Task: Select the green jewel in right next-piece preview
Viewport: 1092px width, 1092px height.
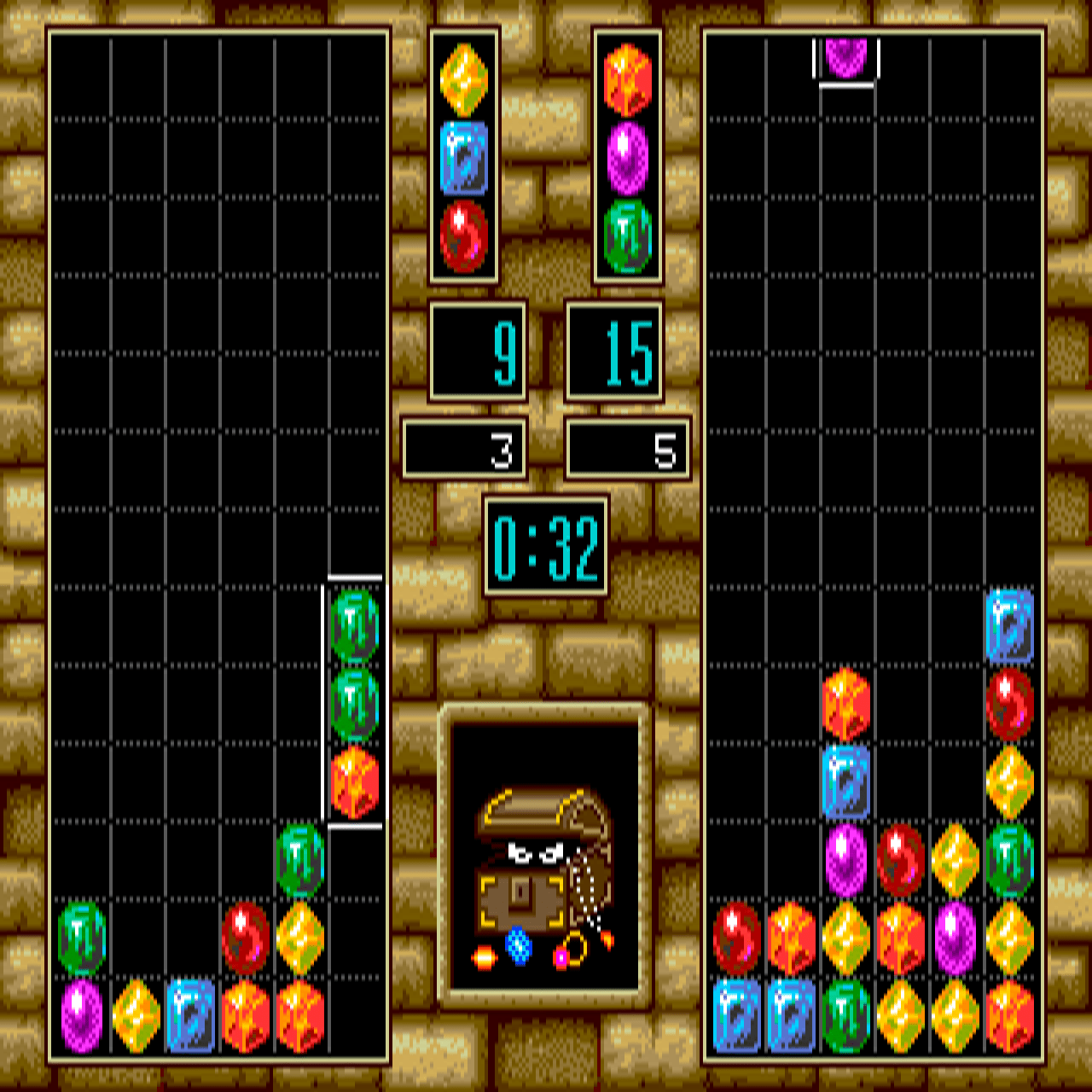Action: tap(627, 236)
